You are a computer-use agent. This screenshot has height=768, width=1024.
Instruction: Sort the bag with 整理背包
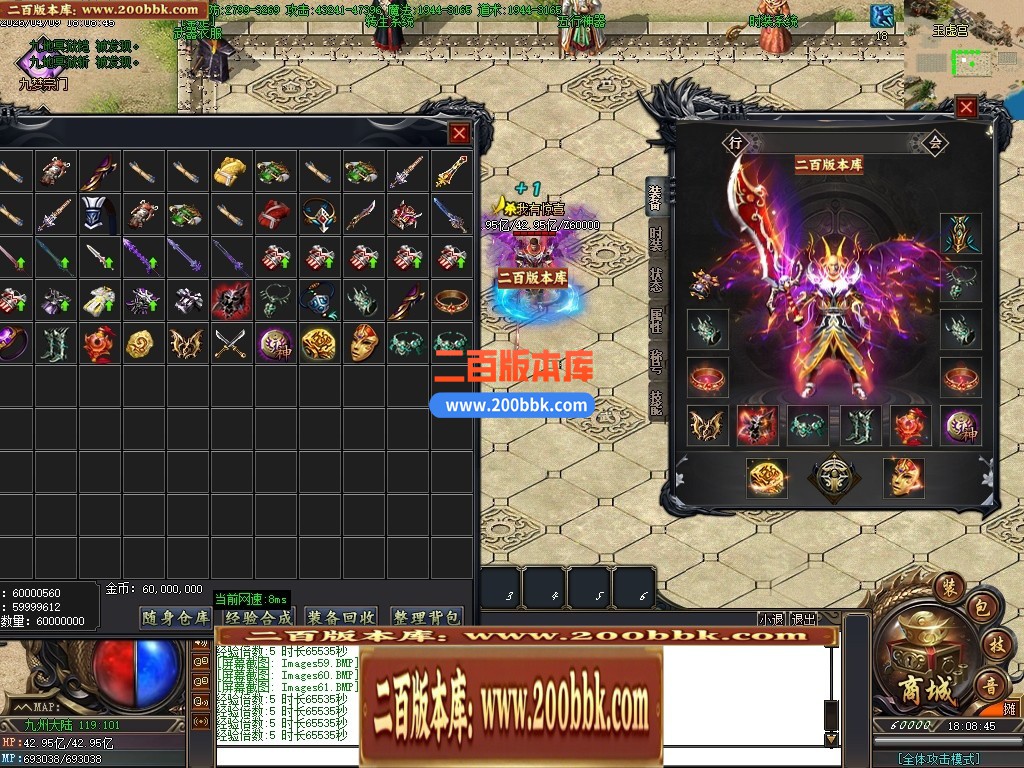tap(426, 618)
